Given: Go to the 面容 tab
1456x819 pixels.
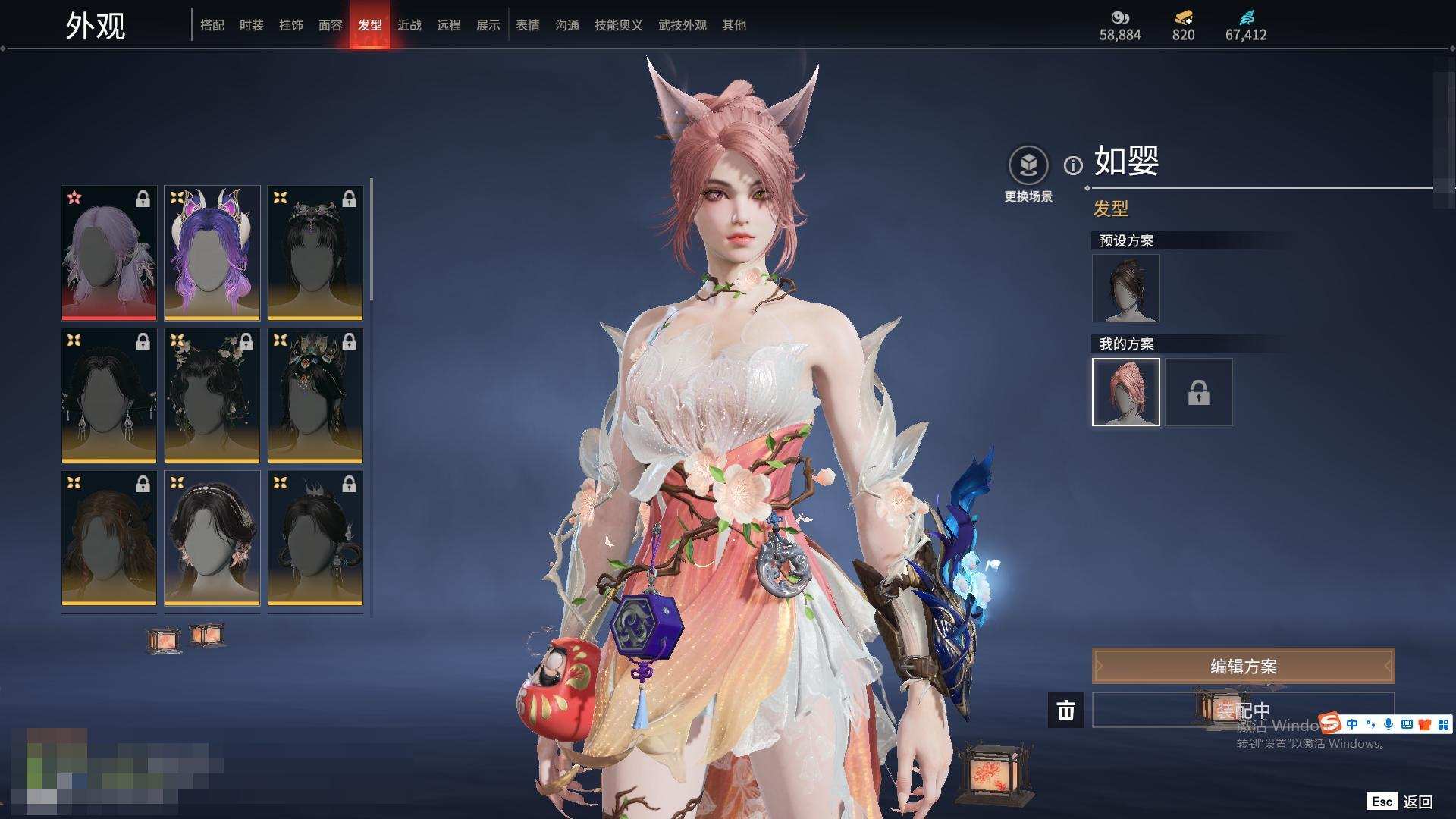Looking at the screenshot, I should pos(331,25).
